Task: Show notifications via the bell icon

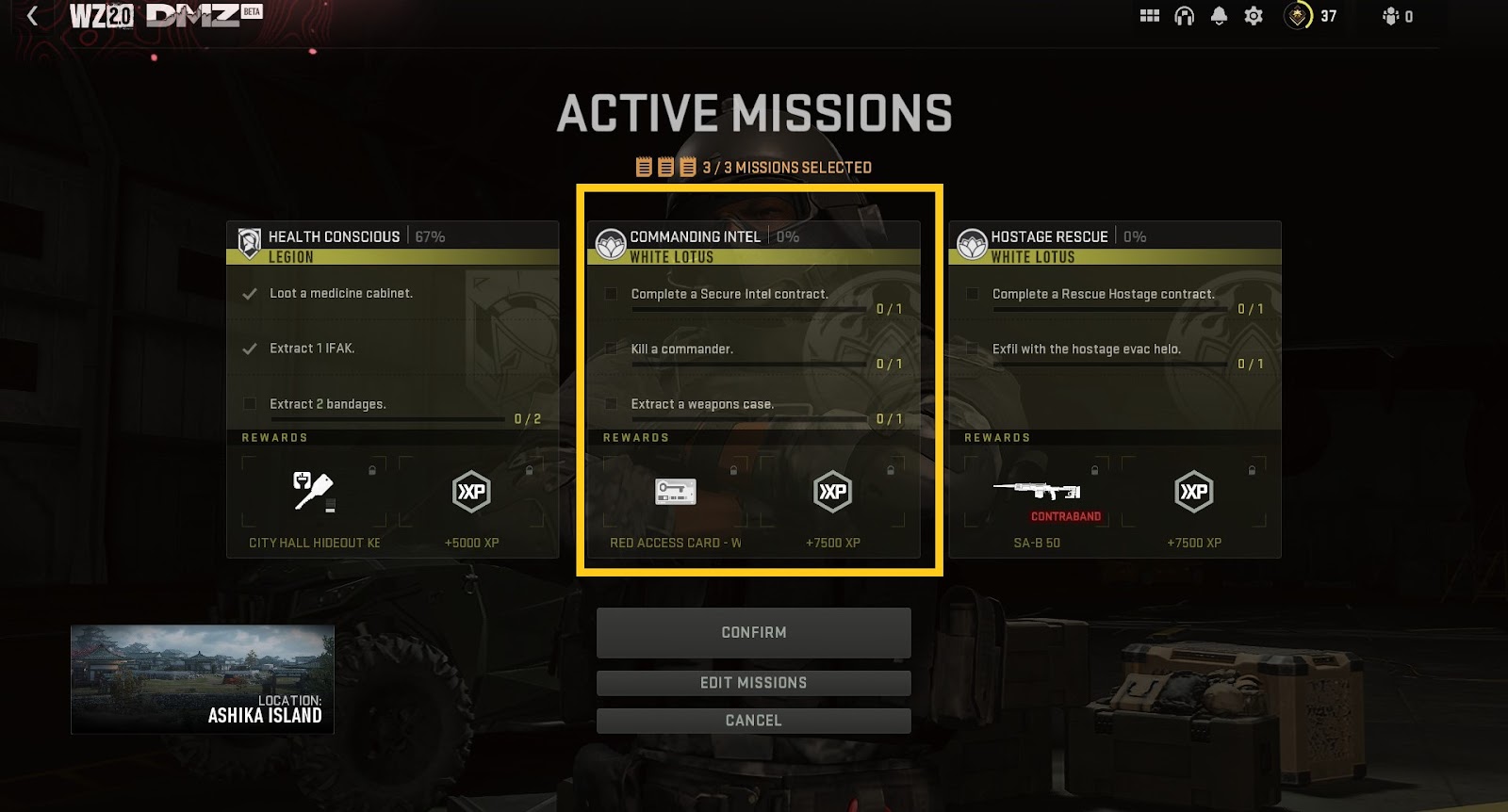Action: click(x=1219, y=16)
